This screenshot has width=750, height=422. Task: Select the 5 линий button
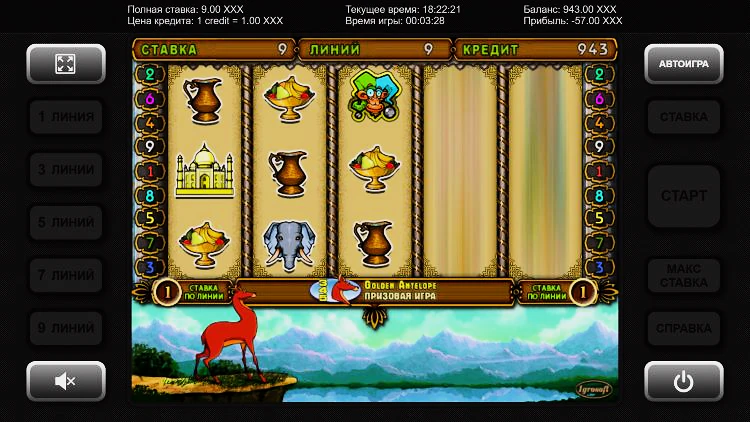(x=66, y=222)
